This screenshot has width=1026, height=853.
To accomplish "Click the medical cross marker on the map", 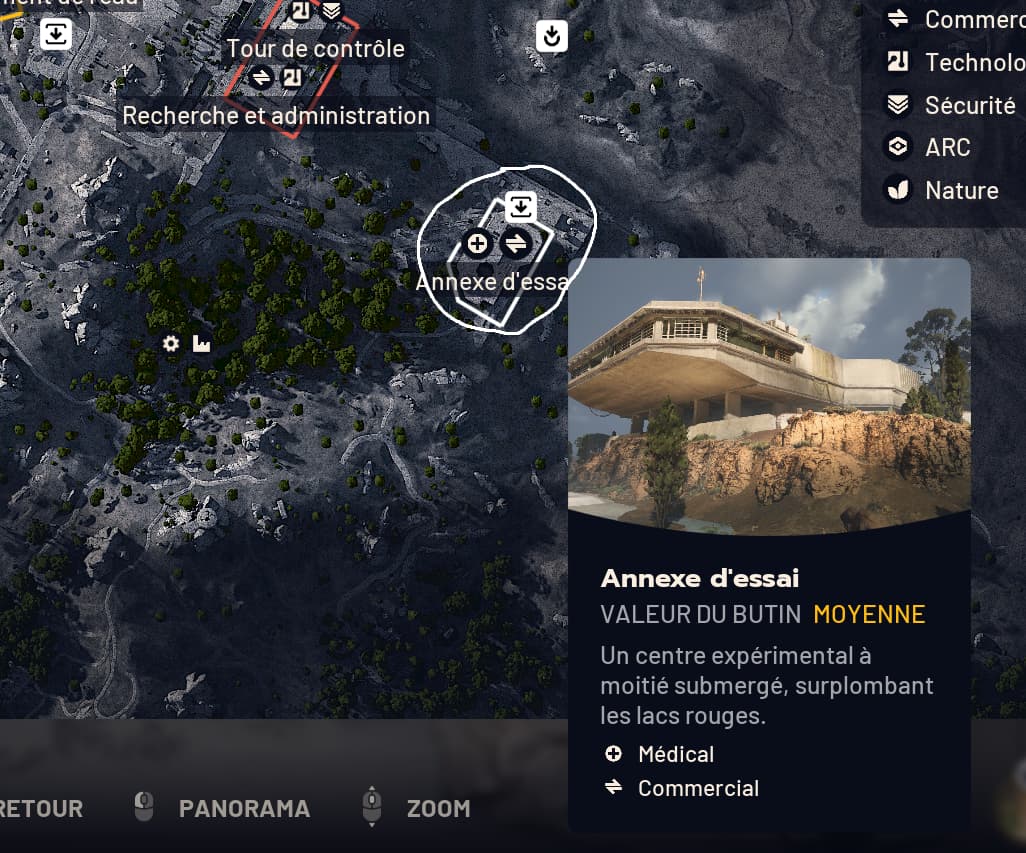I will (478, 243).
